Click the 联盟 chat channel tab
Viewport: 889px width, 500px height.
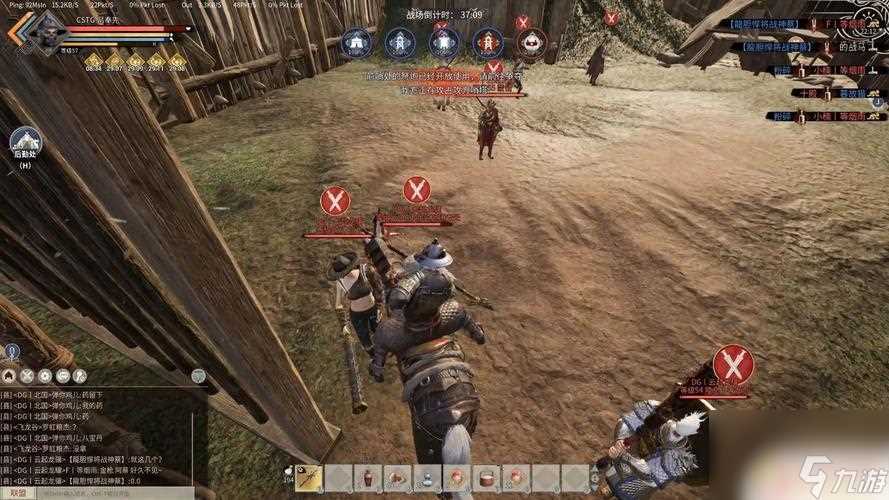tap(16, 493)
